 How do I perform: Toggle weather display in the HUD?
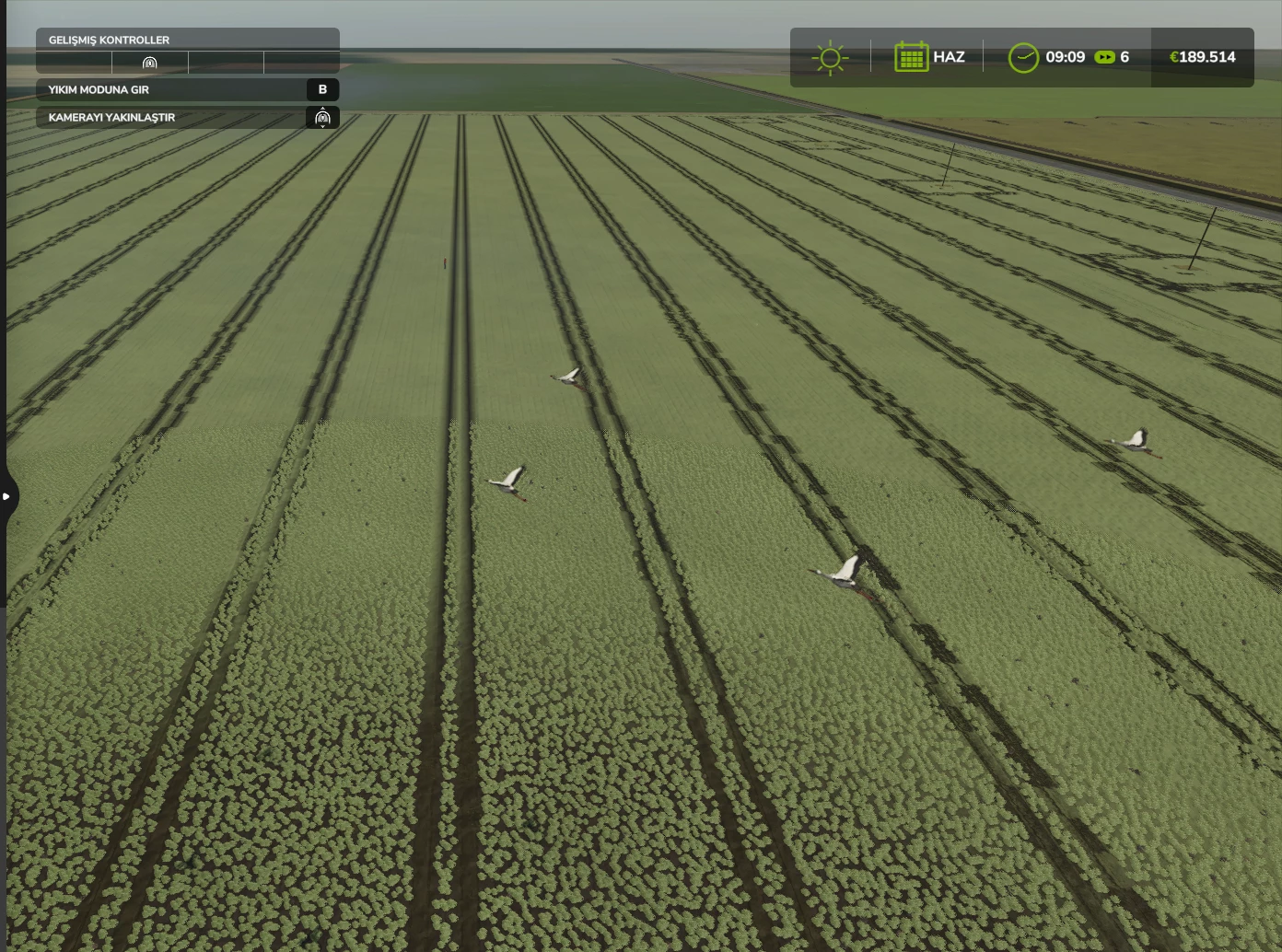click(831, 57)
